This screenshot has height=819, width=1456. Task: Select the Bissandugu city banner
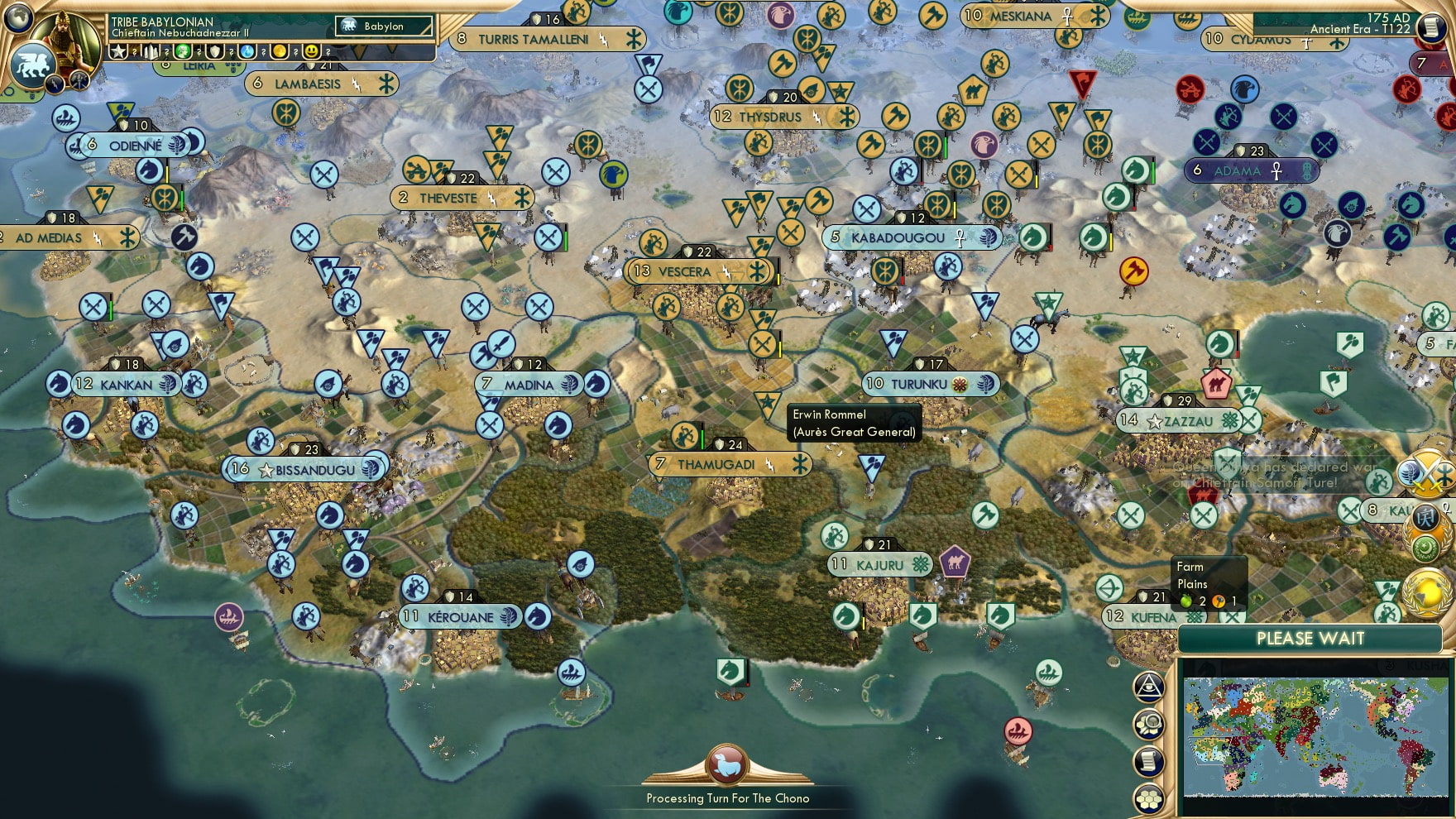(306, 469)
